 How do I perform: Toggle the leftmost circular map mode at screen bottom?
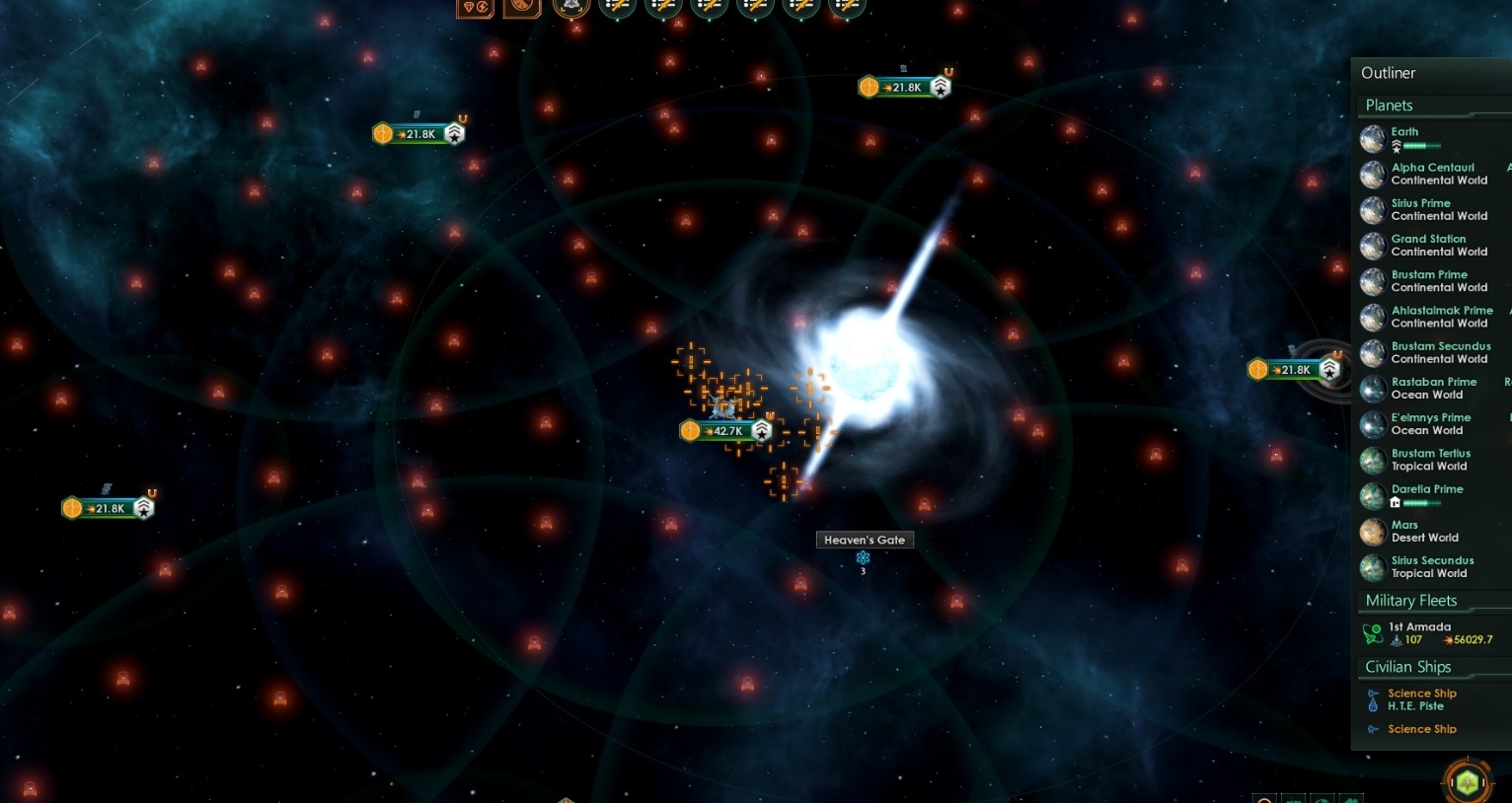point(1264,799)
